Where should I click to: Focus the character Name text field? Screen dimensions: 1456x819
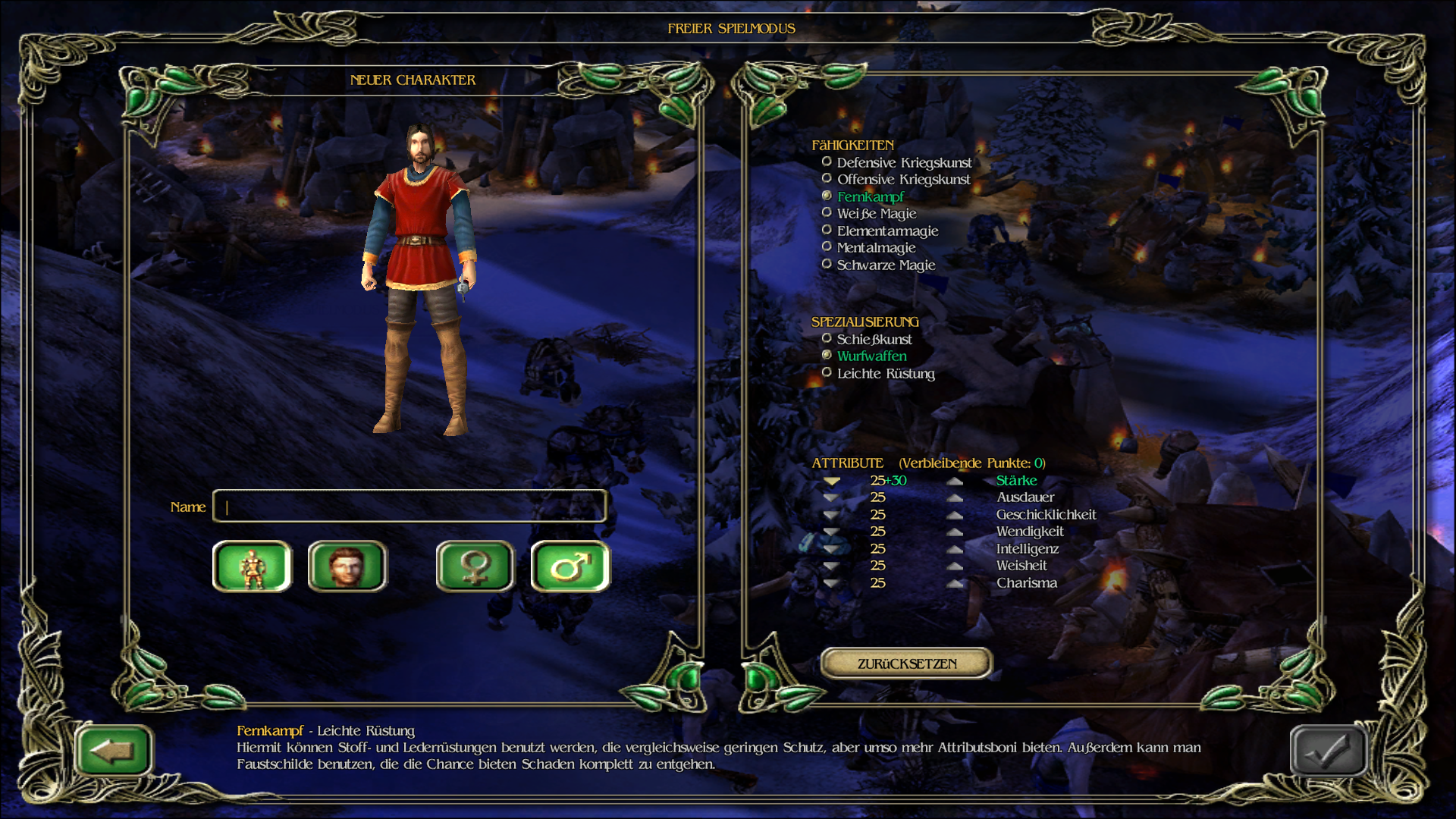pyautogui.click(x=409, y=507)
